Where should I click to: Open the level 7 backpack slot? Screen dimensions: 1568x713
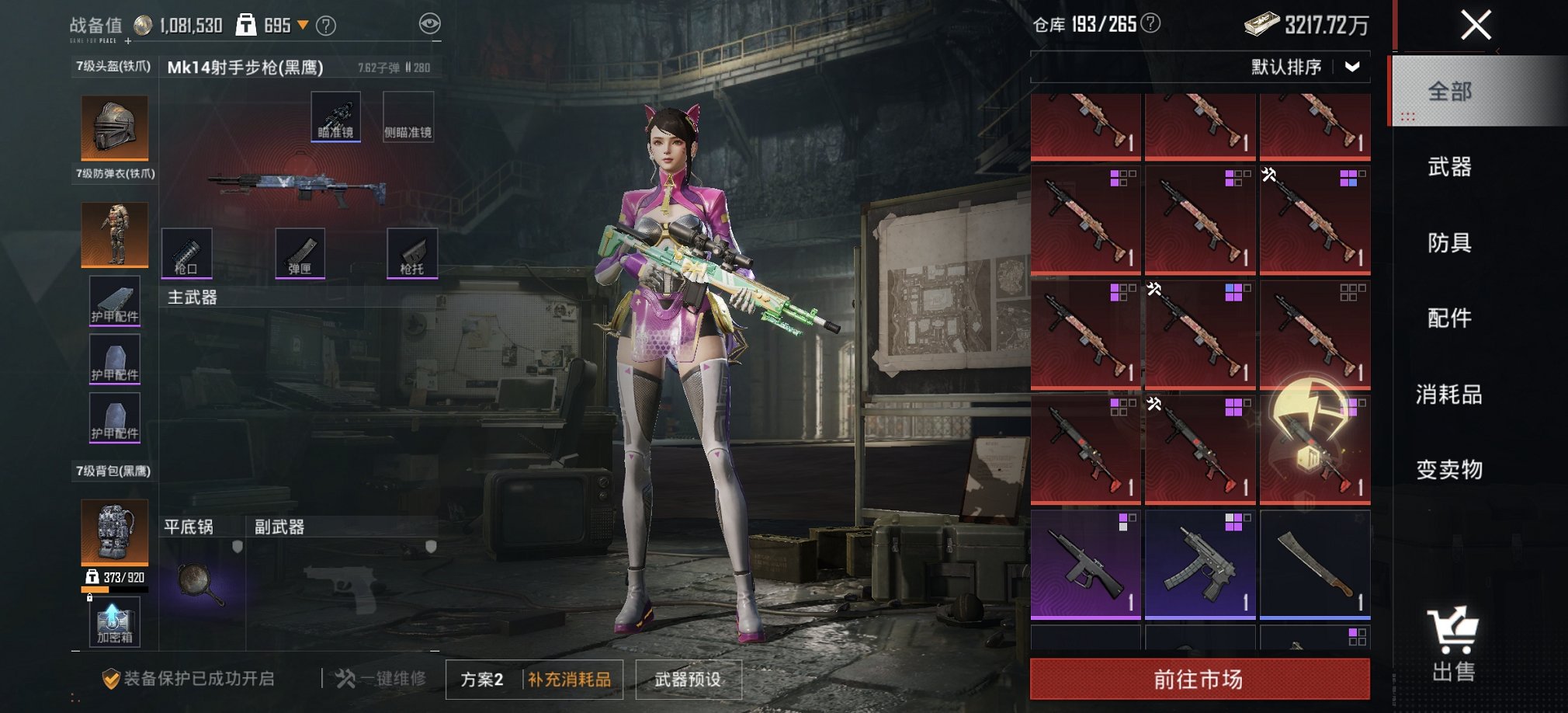click(114, 532)
